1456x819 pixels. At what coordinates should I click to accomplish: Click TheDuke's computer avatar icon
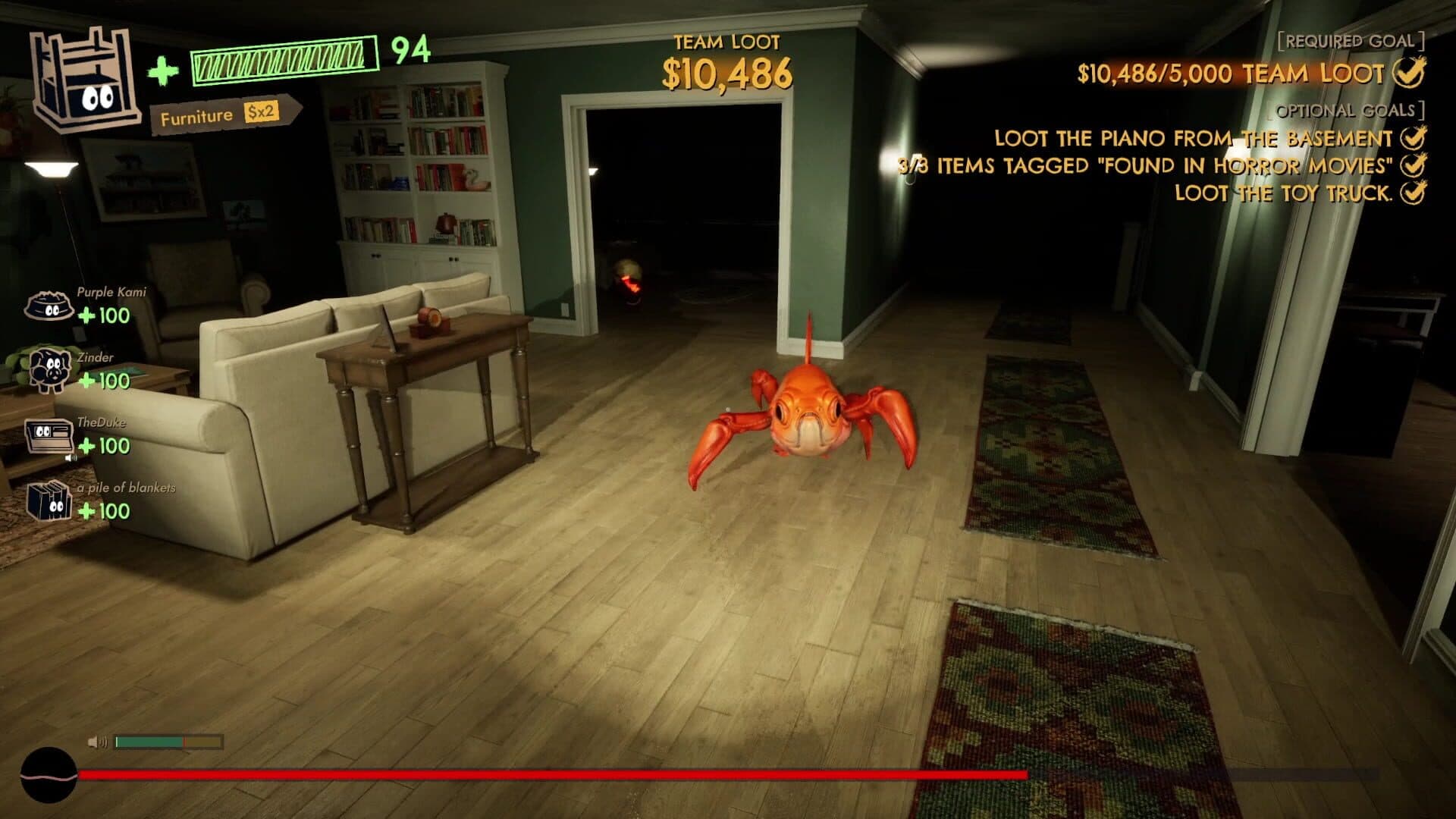click(x=47, y=435)
